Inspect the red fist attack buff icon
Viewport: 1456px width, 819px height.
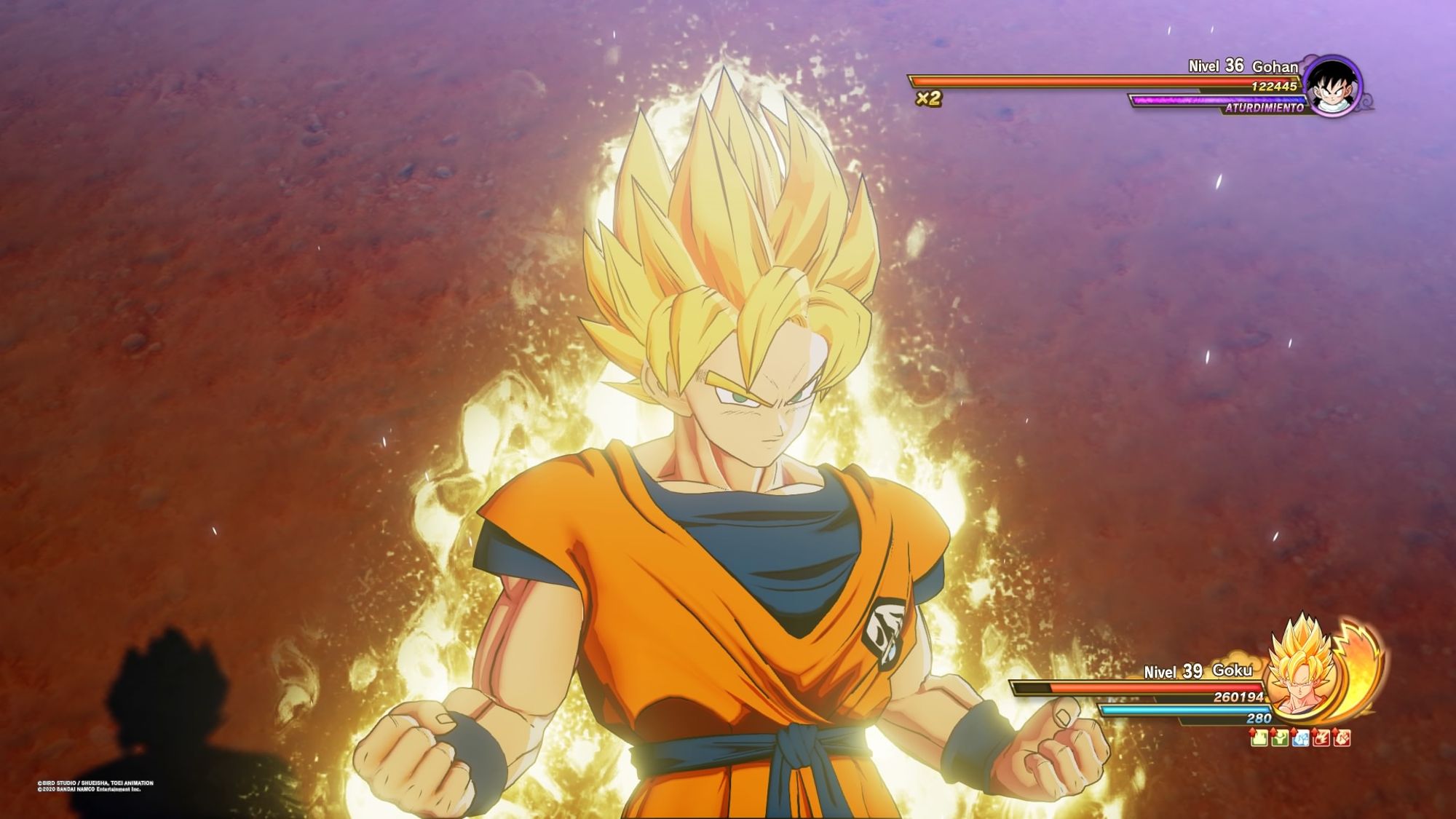tap(1342, 738)
